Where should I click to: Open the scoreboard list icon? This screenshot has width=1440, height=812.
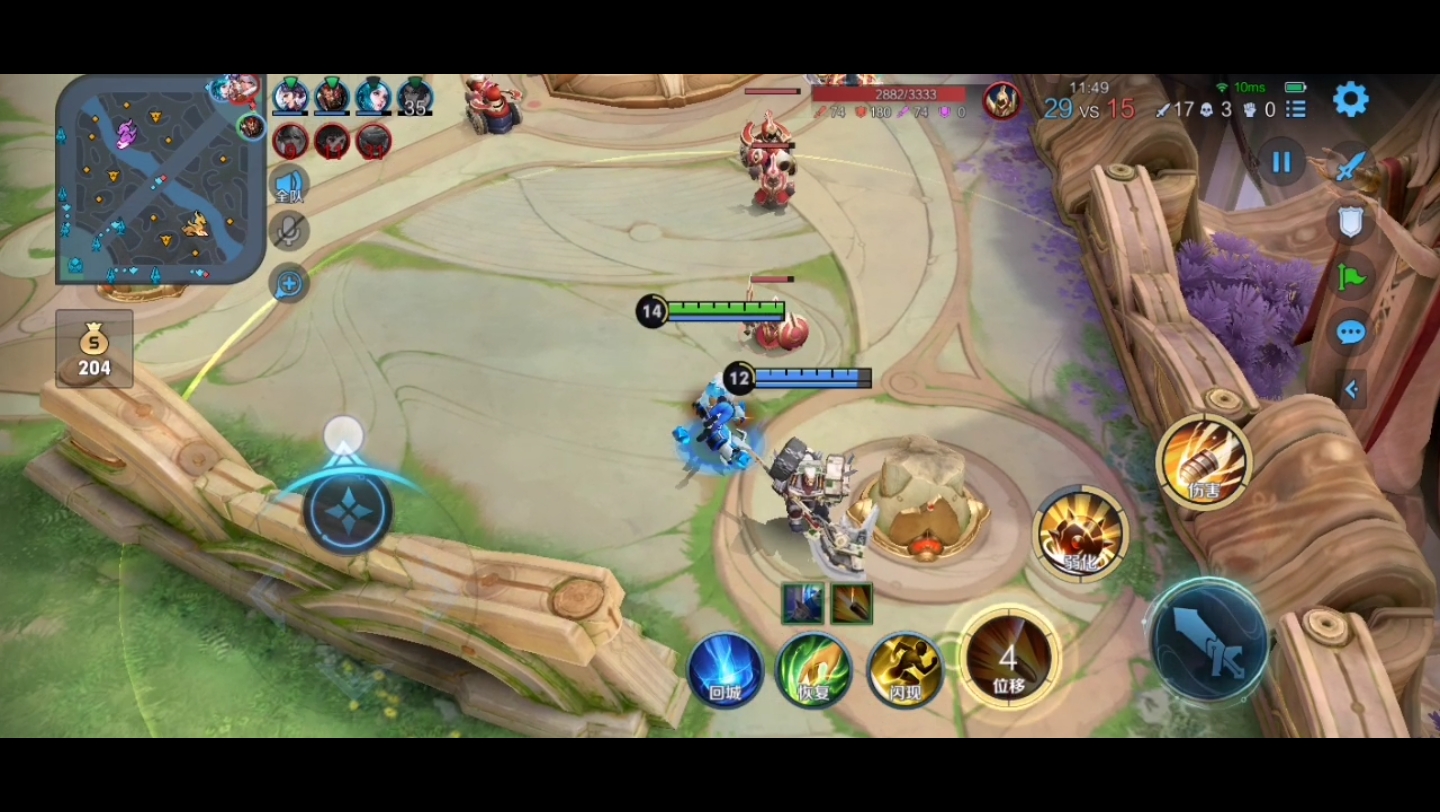tap(1296, 109)
